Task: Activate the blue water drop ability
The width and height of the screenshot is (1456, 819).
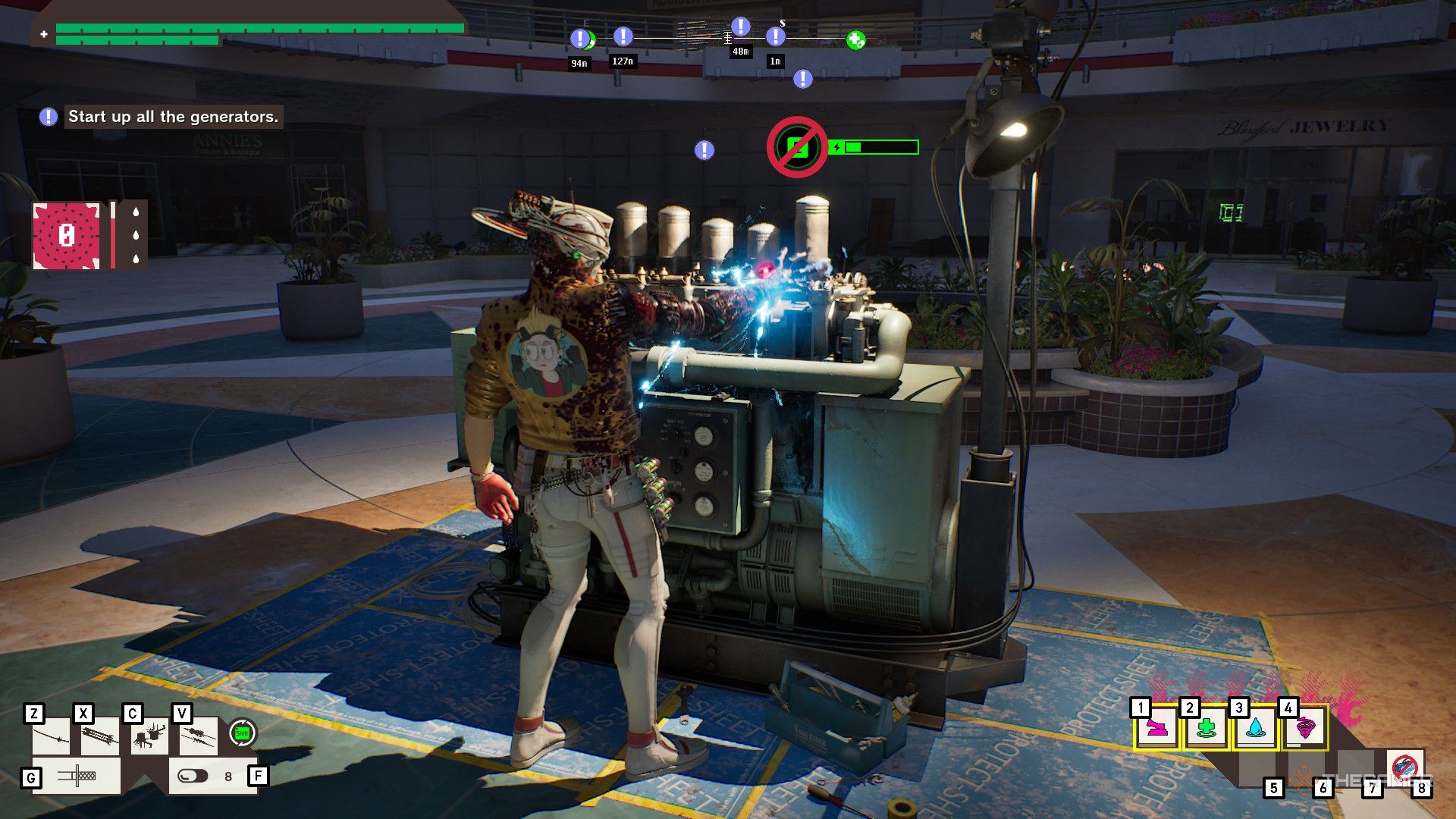Action: coord(1255,729)
